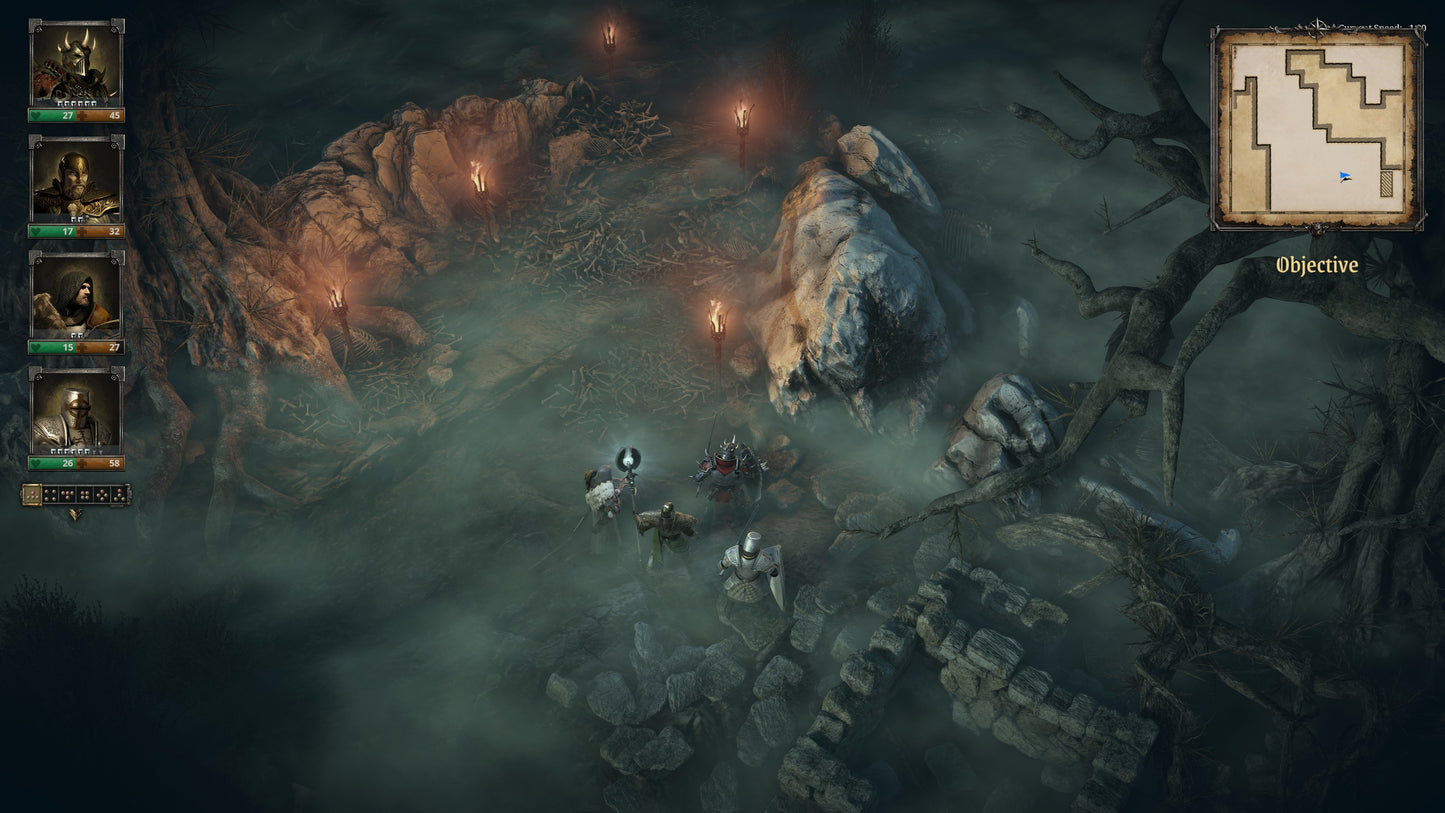Select the golden-helmed knight's portrait
Screen dimensions: 1445x813
(75, 180)
